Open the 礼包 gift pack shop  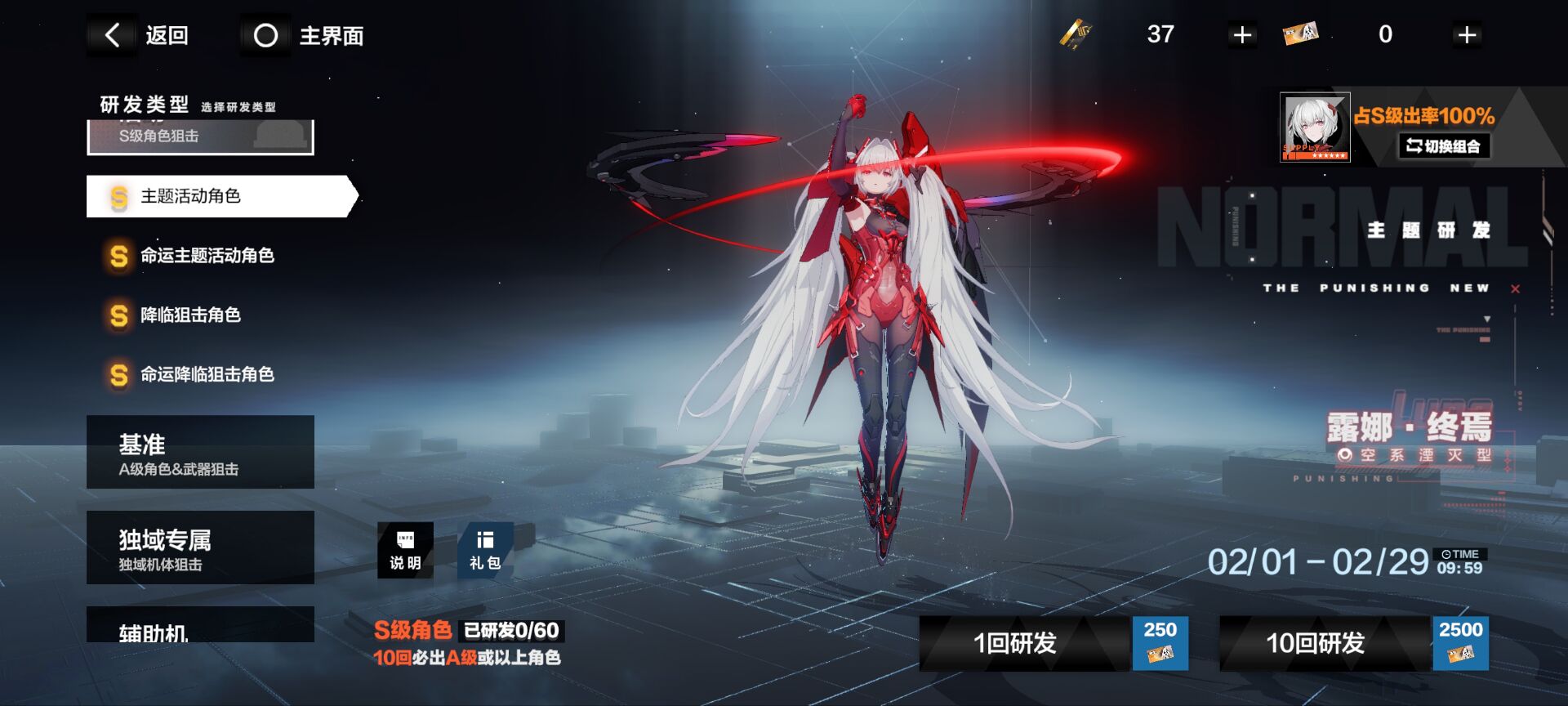pyautogui.click(x=485, y=550)
